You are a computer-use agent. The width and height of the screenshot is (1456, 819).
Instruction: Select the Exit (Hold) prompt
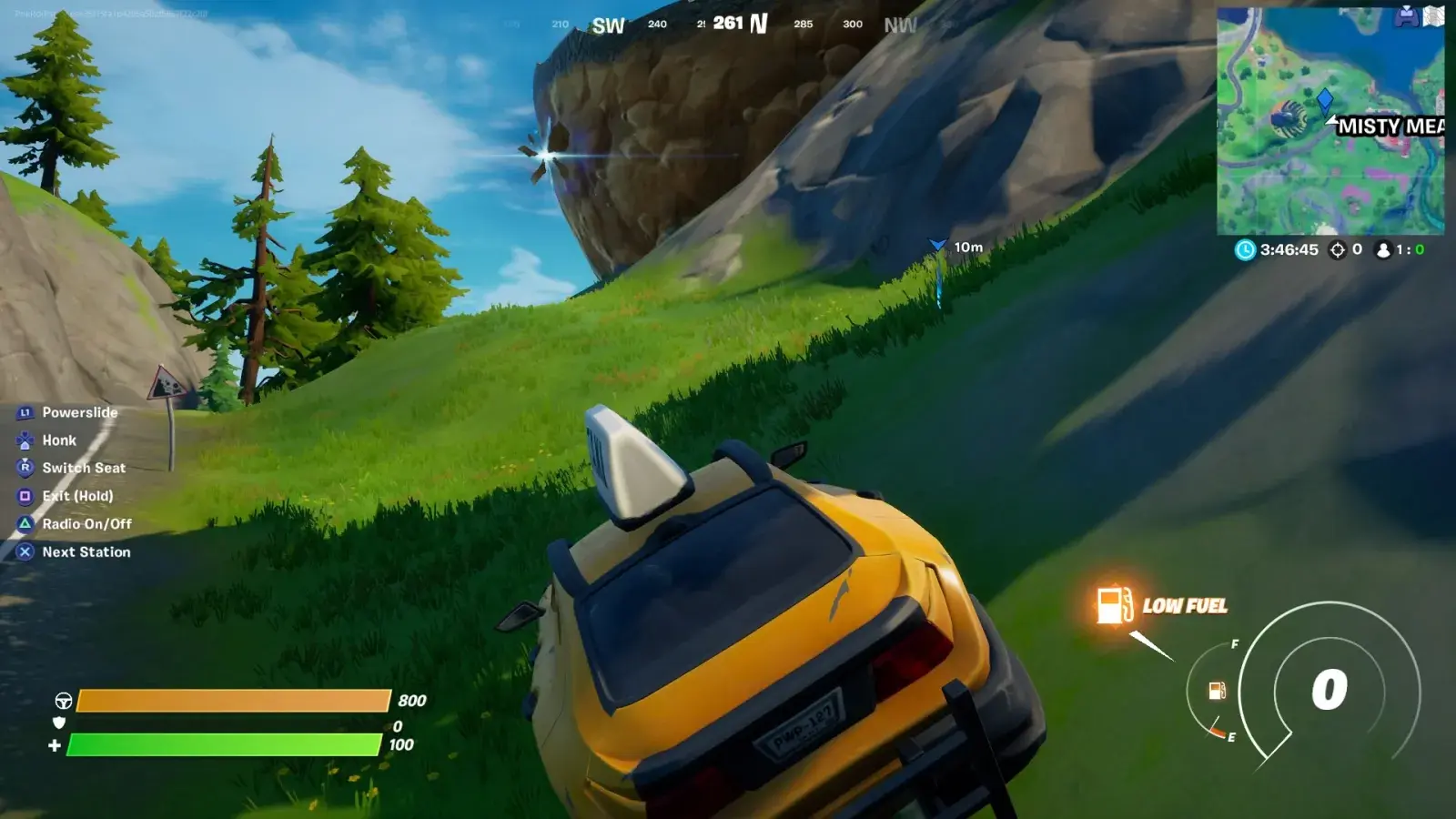[78, 496]
